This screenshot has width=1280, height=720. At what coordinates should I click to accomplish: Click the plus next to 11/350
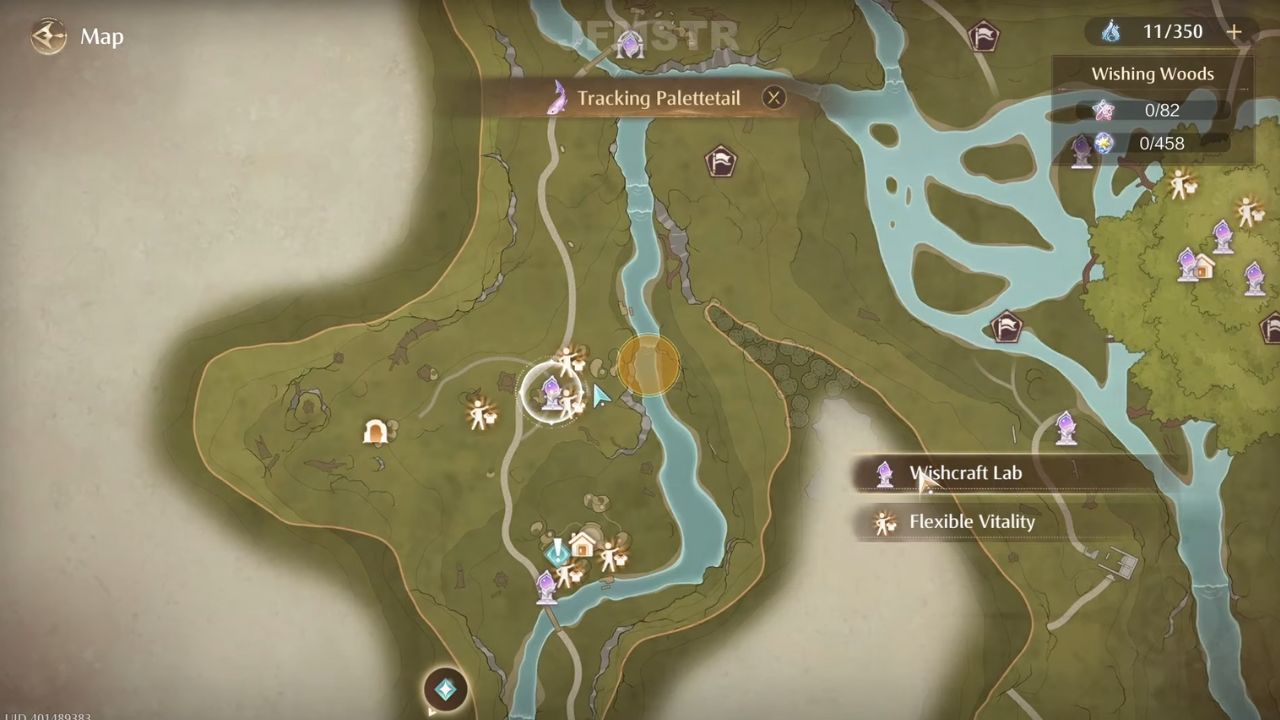point(1234,31)
